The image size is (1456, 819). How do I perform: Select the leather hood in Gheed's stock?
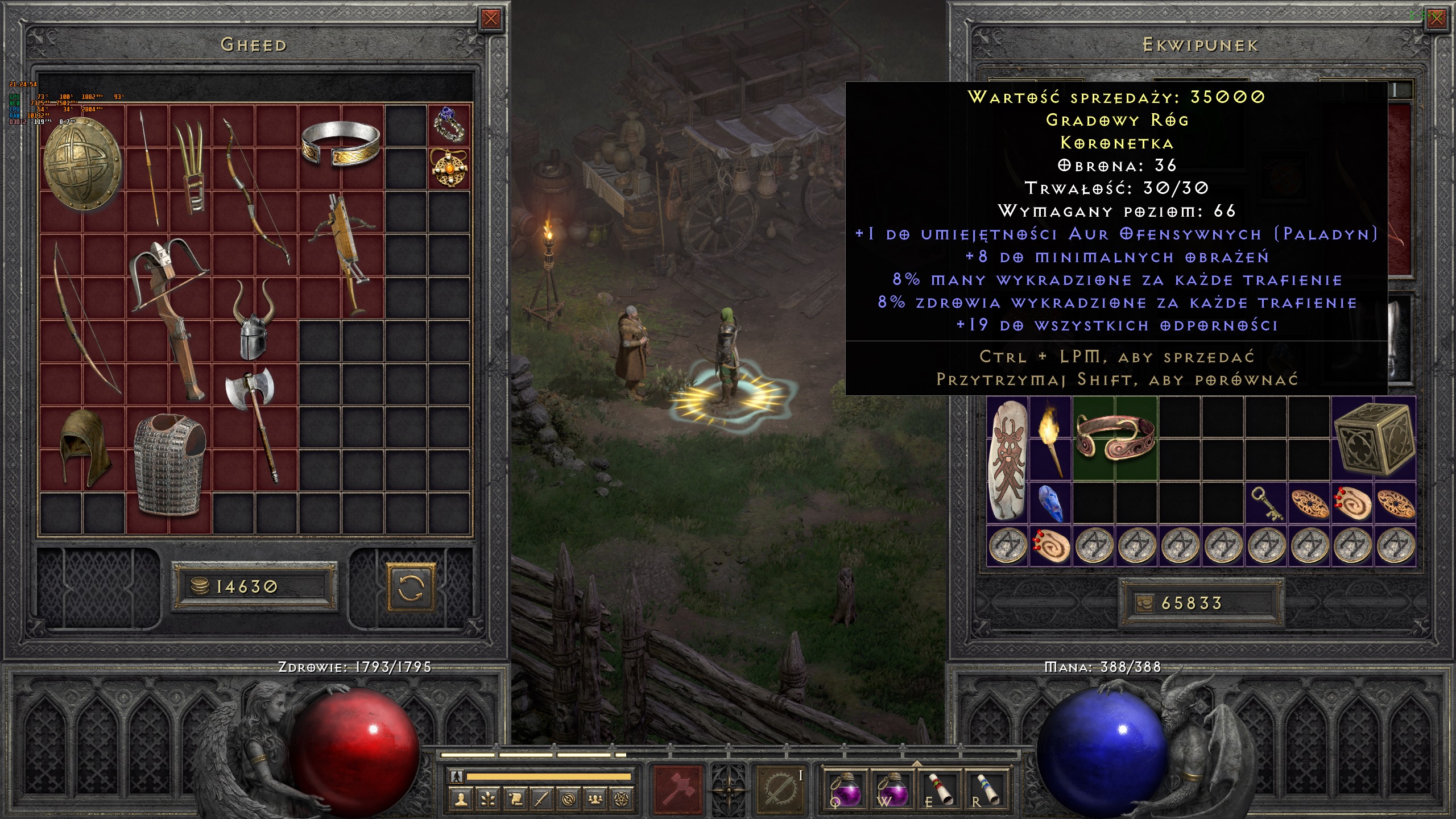click(82, 448)
